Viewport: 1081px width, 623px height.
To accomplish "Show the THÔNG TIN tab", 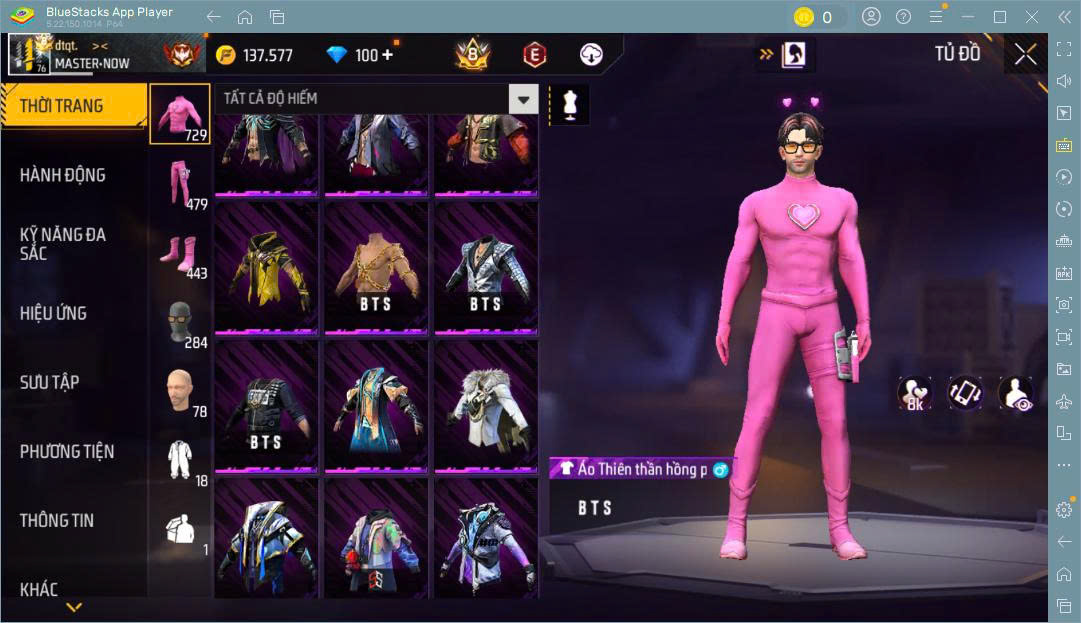I will 57,520.
